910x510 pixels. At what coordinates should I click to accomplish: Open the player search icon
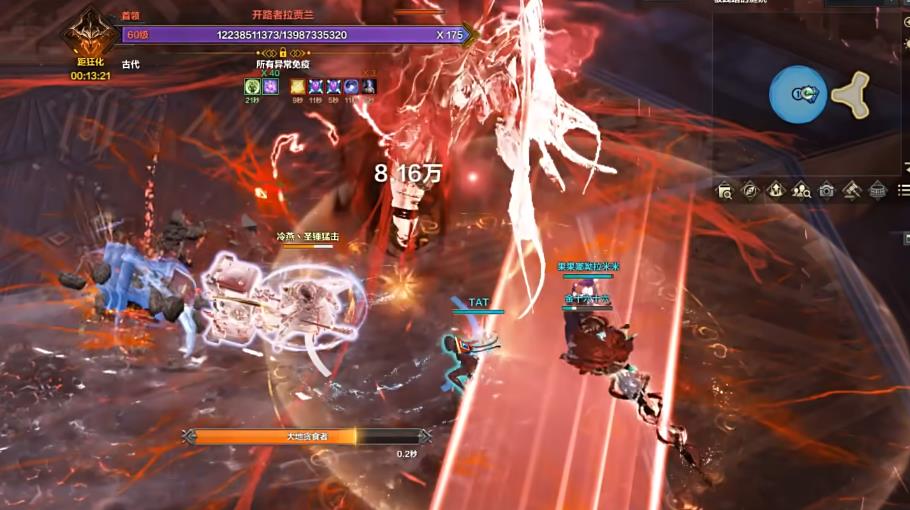(x=801, y=190)
